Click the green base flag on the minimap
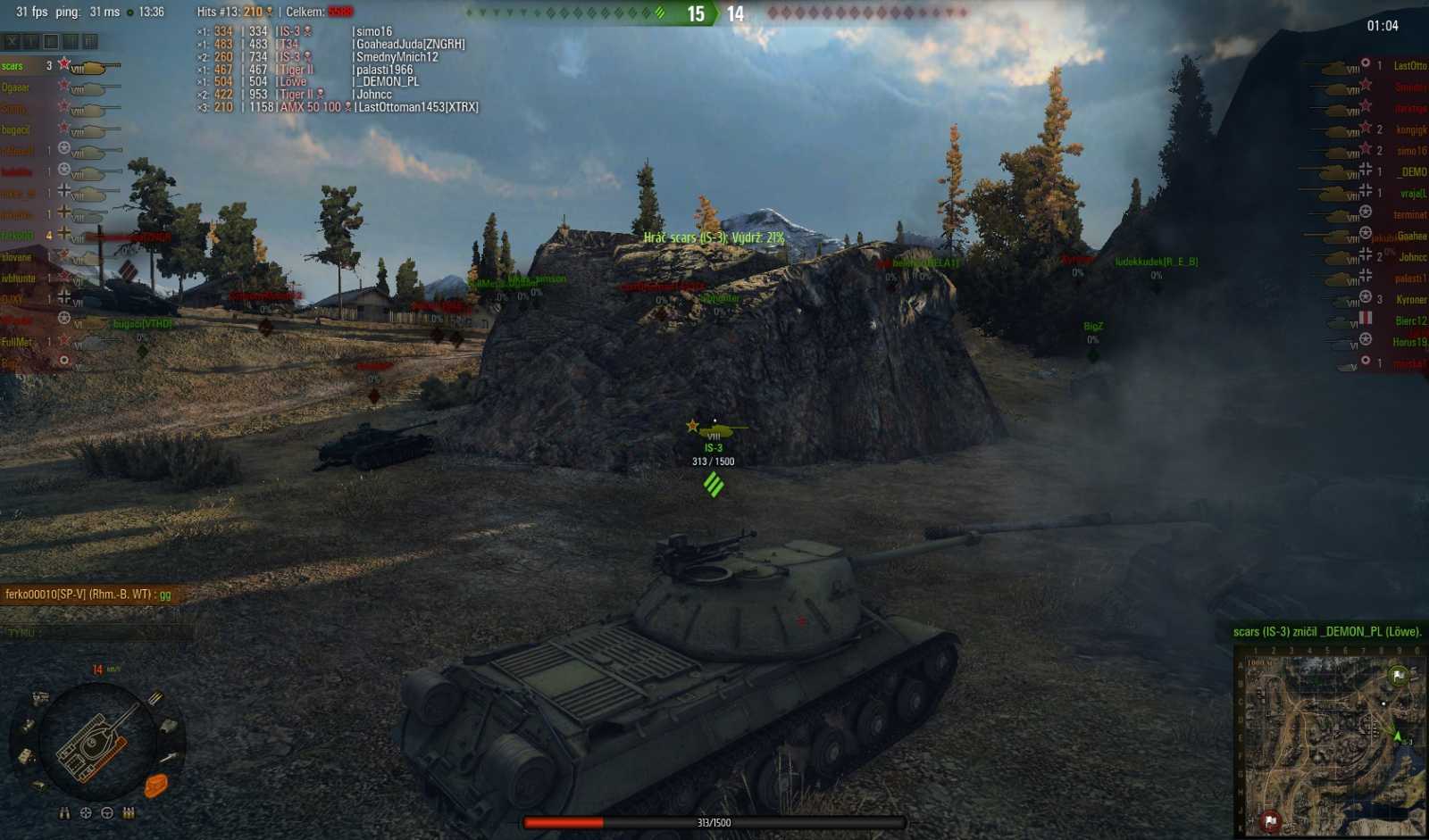This screenshot has height=840, width=1429. (x=1399, y=676)
